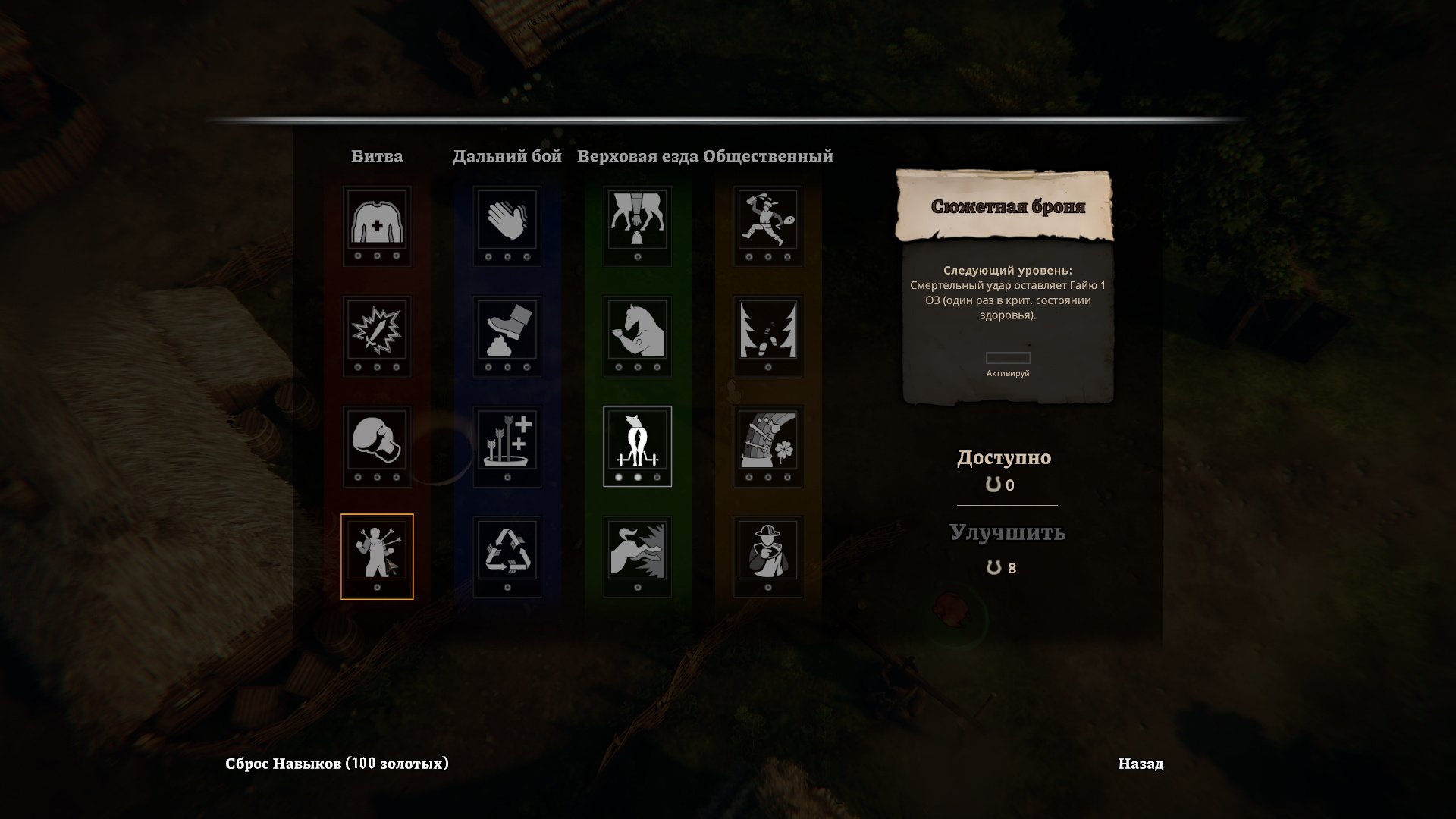Select the horse rear weightlifting skill

pos(637,441)
